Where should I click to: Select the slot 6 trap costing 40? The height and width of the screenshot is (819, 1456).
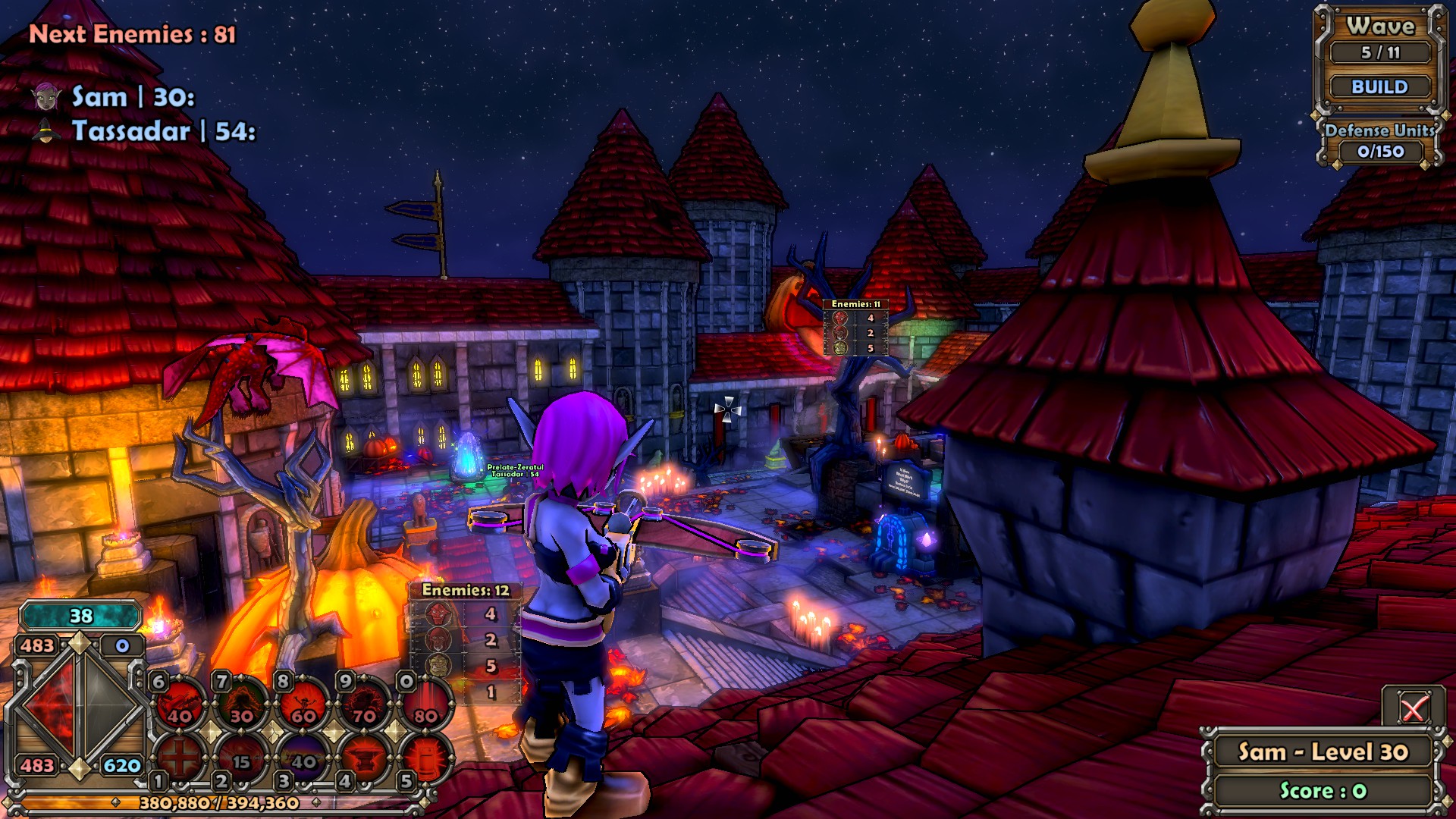point(180,704)
